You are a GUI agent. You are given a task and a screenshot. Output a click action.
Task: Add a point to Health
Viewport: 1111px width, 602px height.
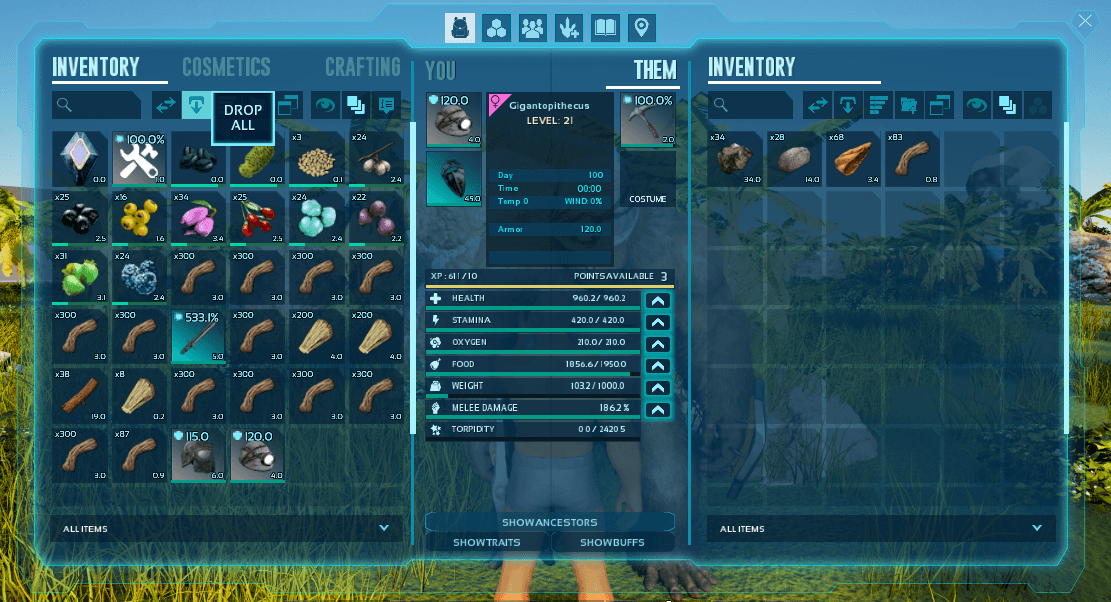pos(657,299)
